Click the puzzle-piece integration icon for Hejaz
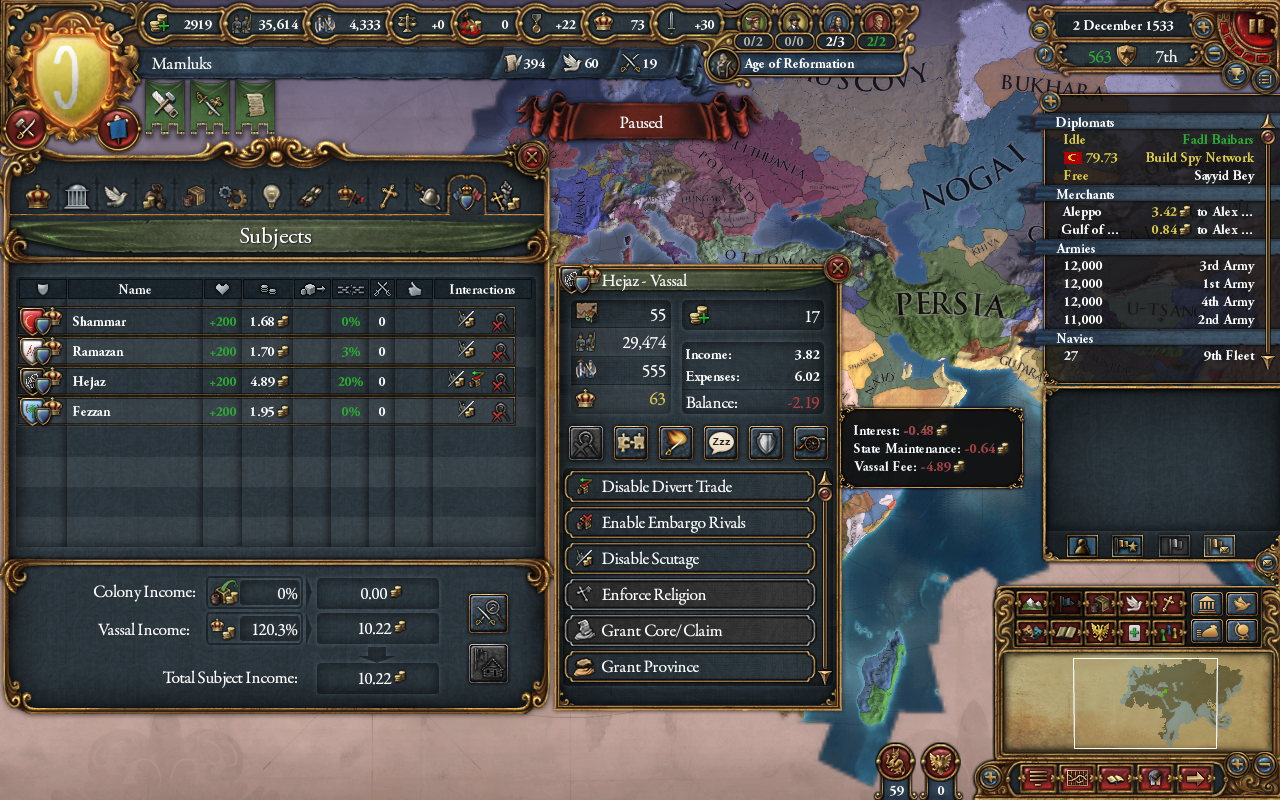Image resolution: width=1280 pixels, height=800 pixels. (x=630, y=443)
